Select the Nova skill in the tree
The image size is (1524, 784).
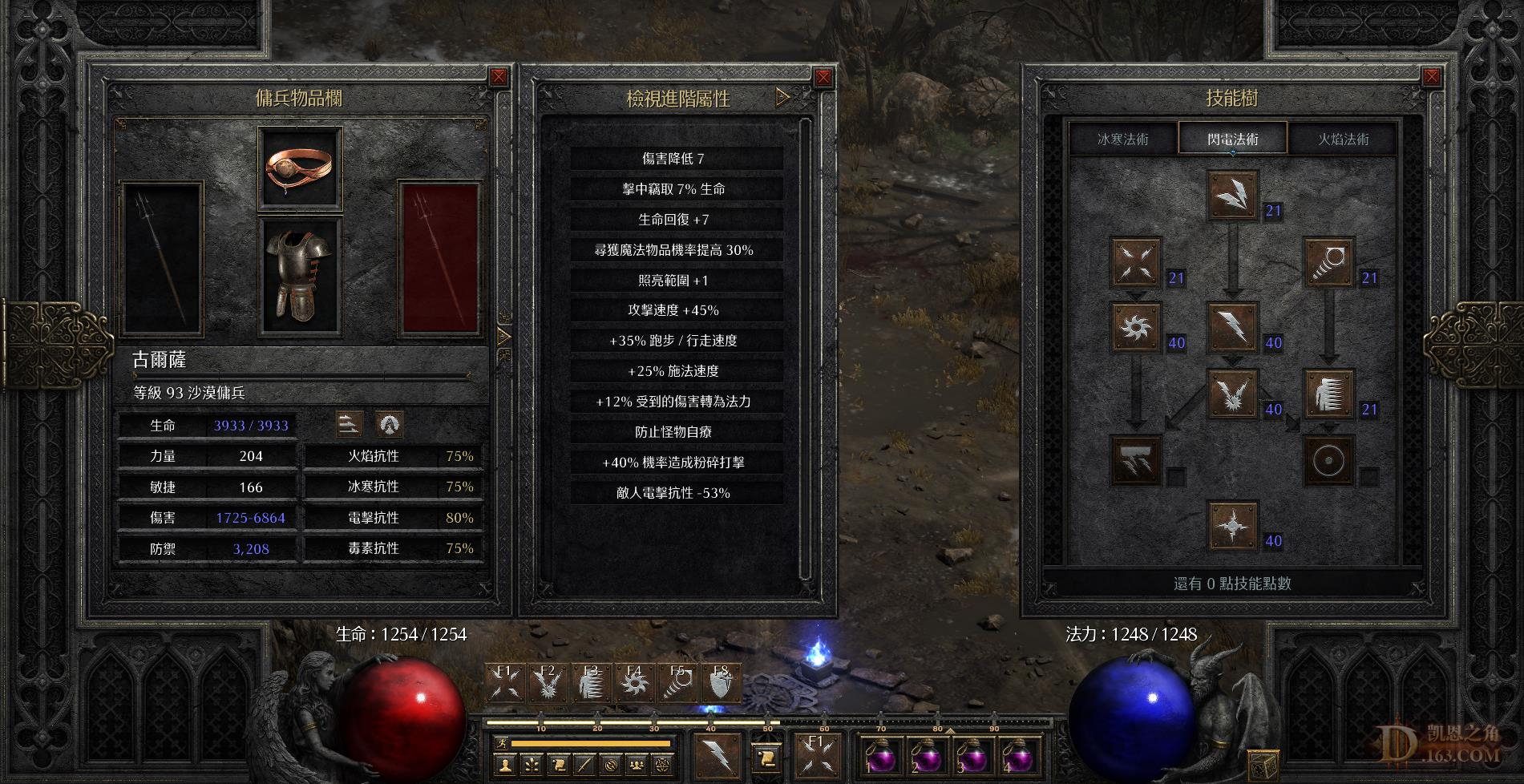click(1136, 326)
